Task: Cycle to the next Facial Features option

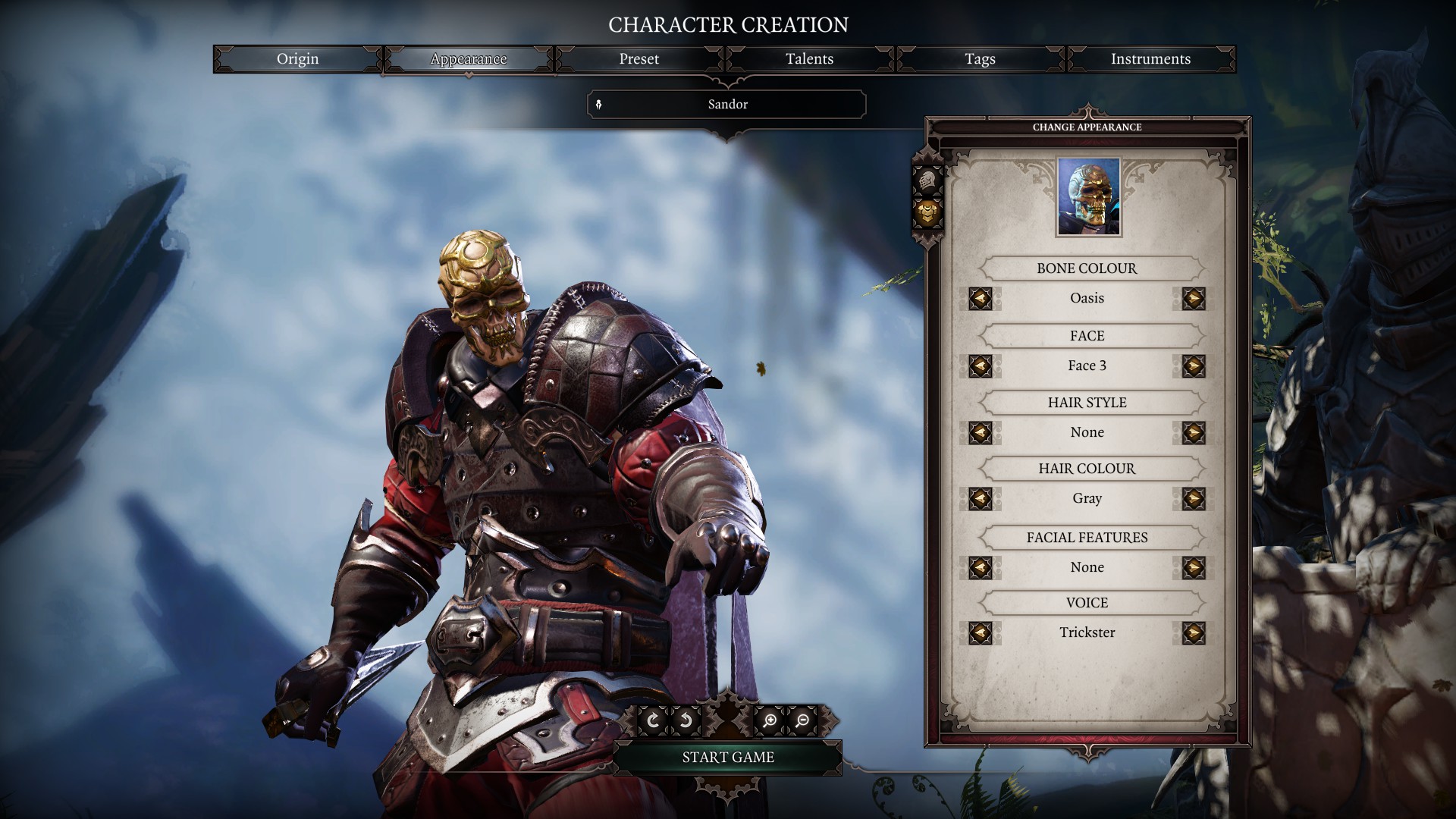Action: [1194, 567]
